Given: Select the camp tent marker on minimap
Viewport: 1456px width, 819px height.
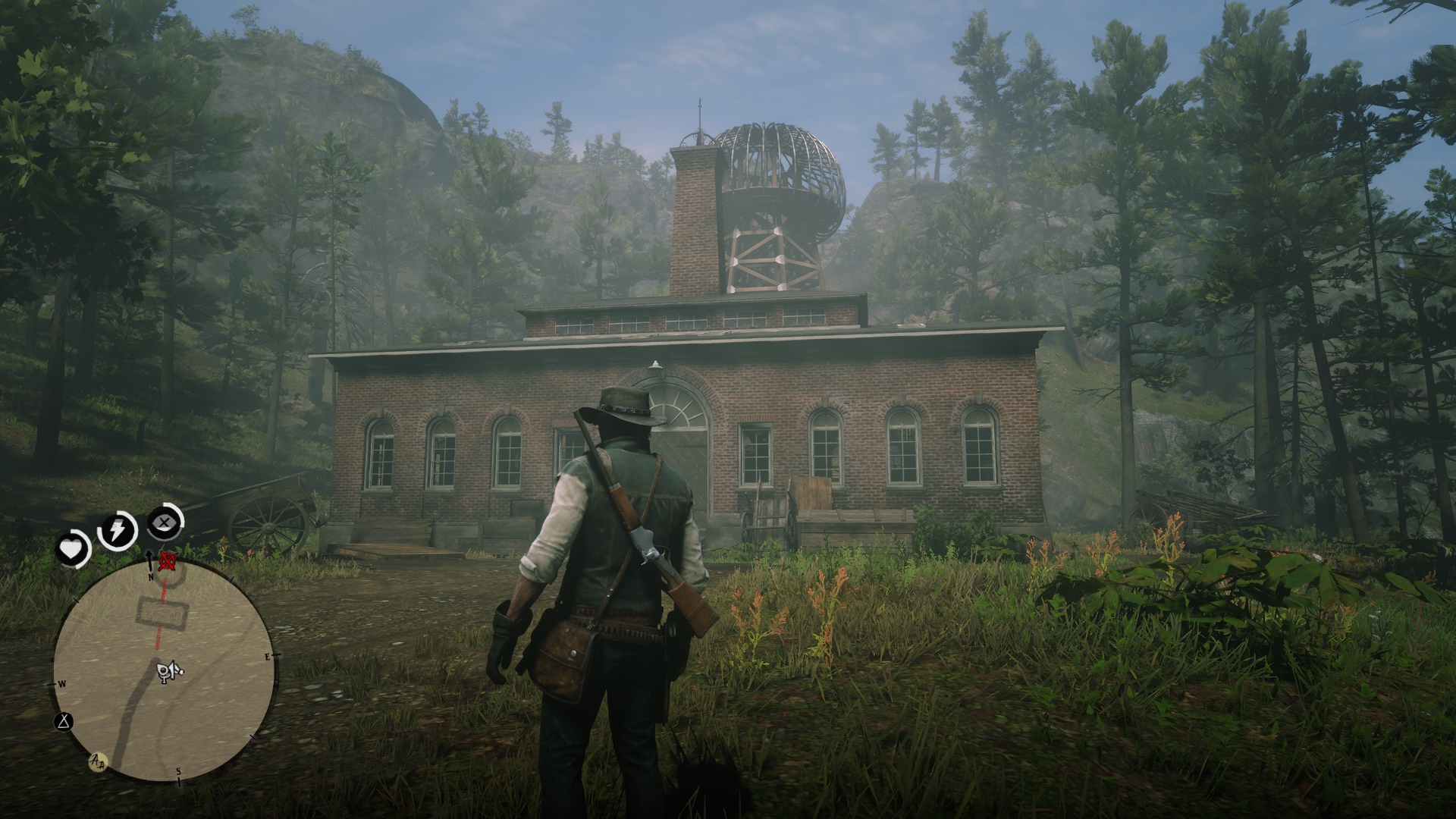Looking at the screenshot, I should point(63,720).
